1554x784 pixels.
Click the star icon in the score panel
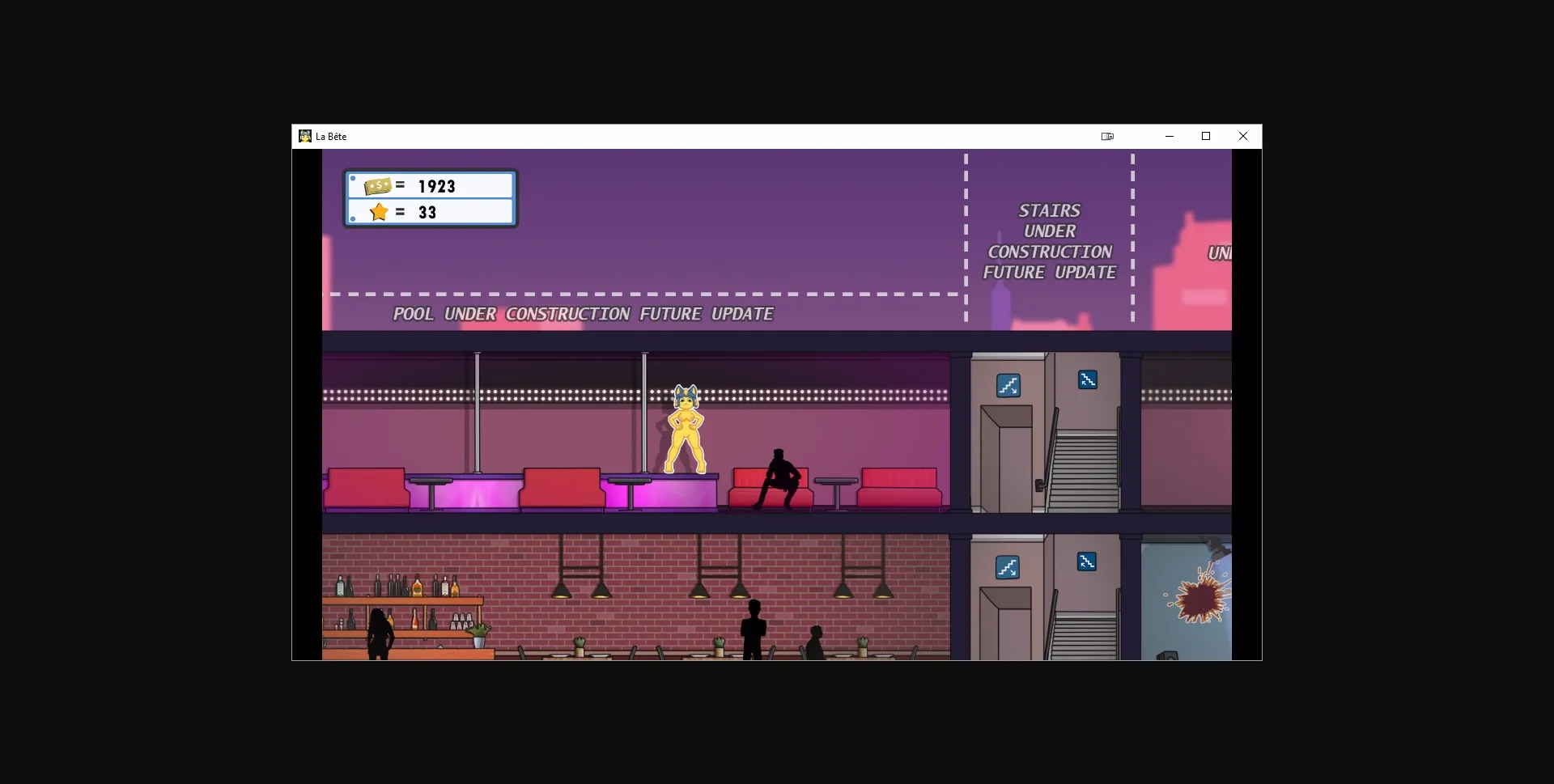pyautogui.click(x=380, y=212)
